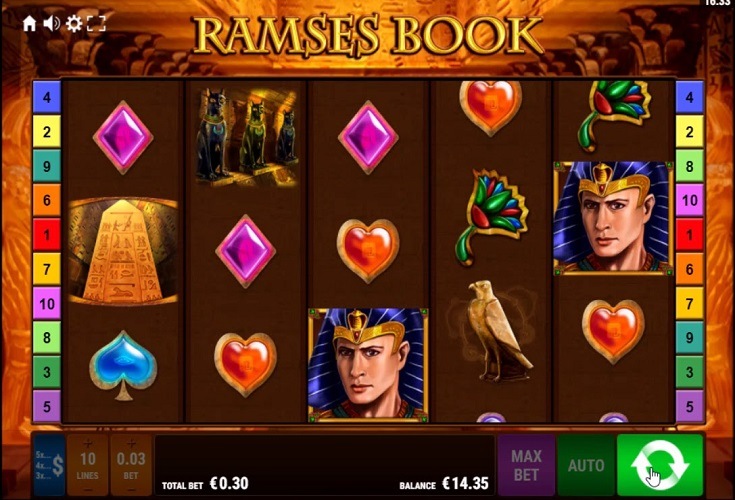Increase the number of lines with plus
Viewport: 735px width, 500px height.
88,443
